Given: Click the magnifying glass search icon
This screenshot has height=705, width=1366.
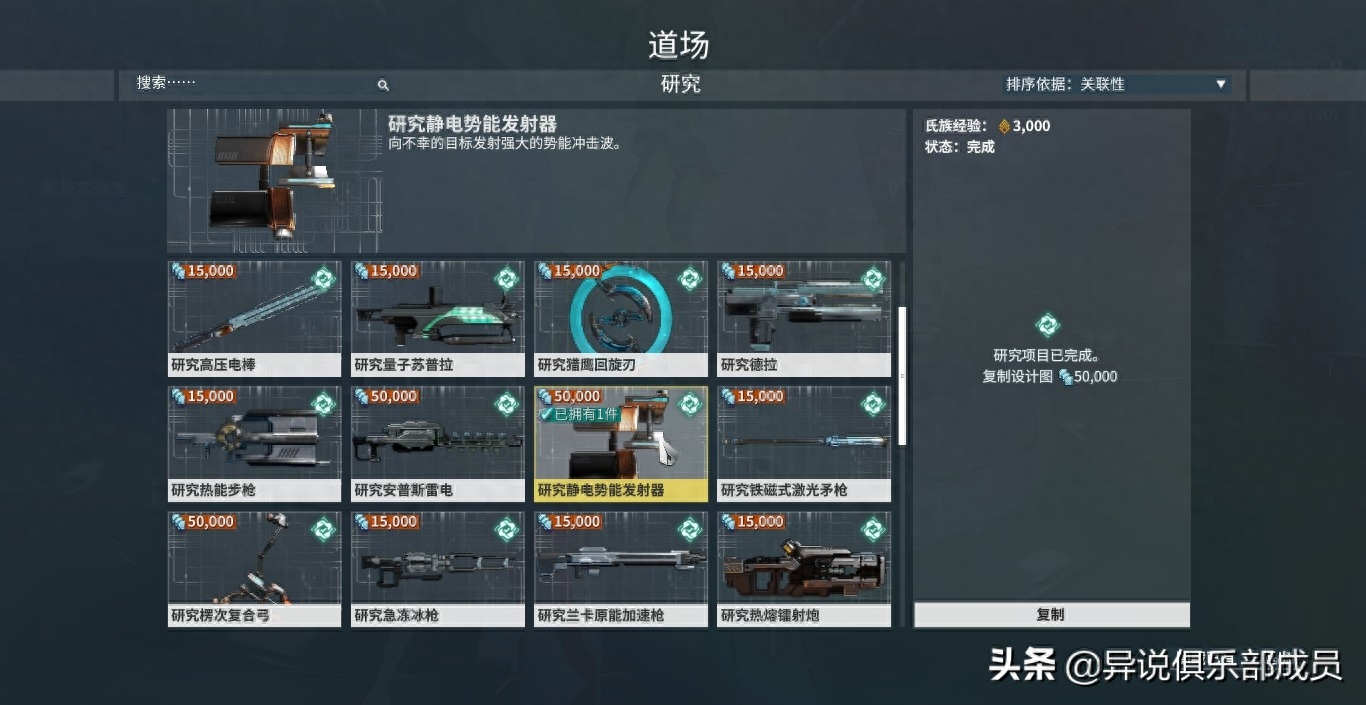Looking at the screenshot, I should (x=383, y=85).
